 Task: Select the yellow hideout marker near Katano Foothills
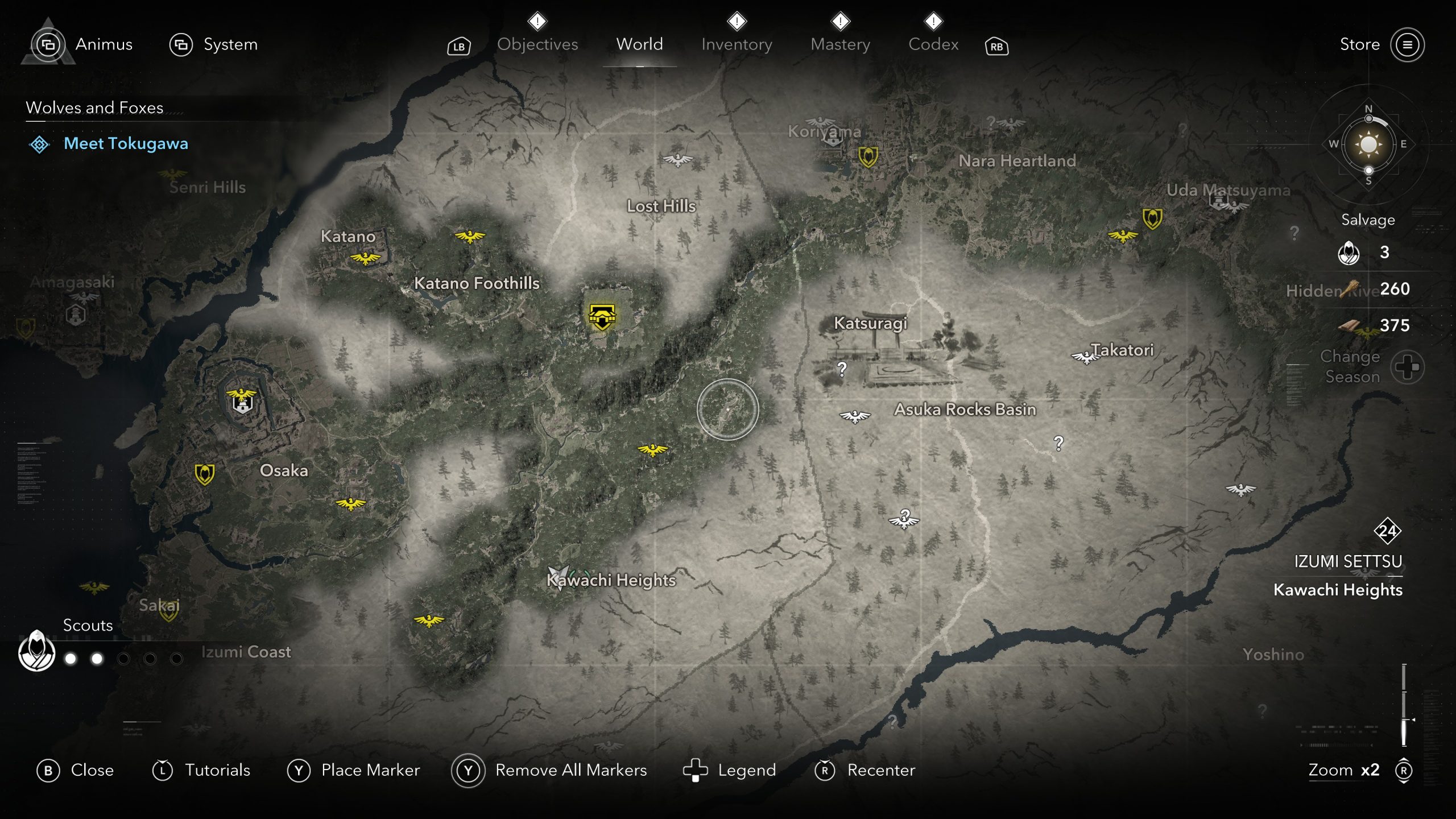(x=602, y=316)
